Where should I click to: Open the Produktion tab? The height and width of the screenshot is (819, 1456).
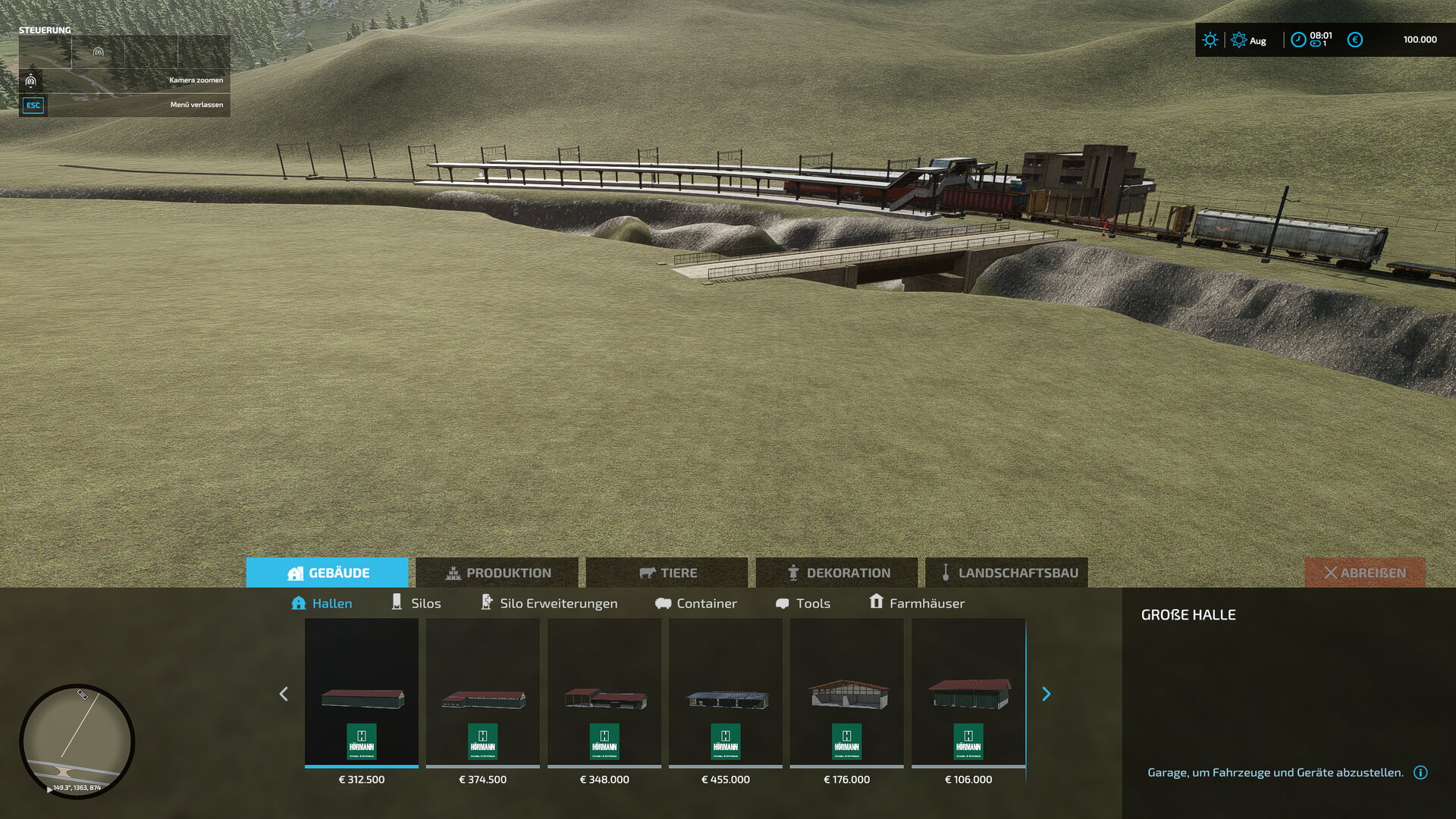click(497, 573)
